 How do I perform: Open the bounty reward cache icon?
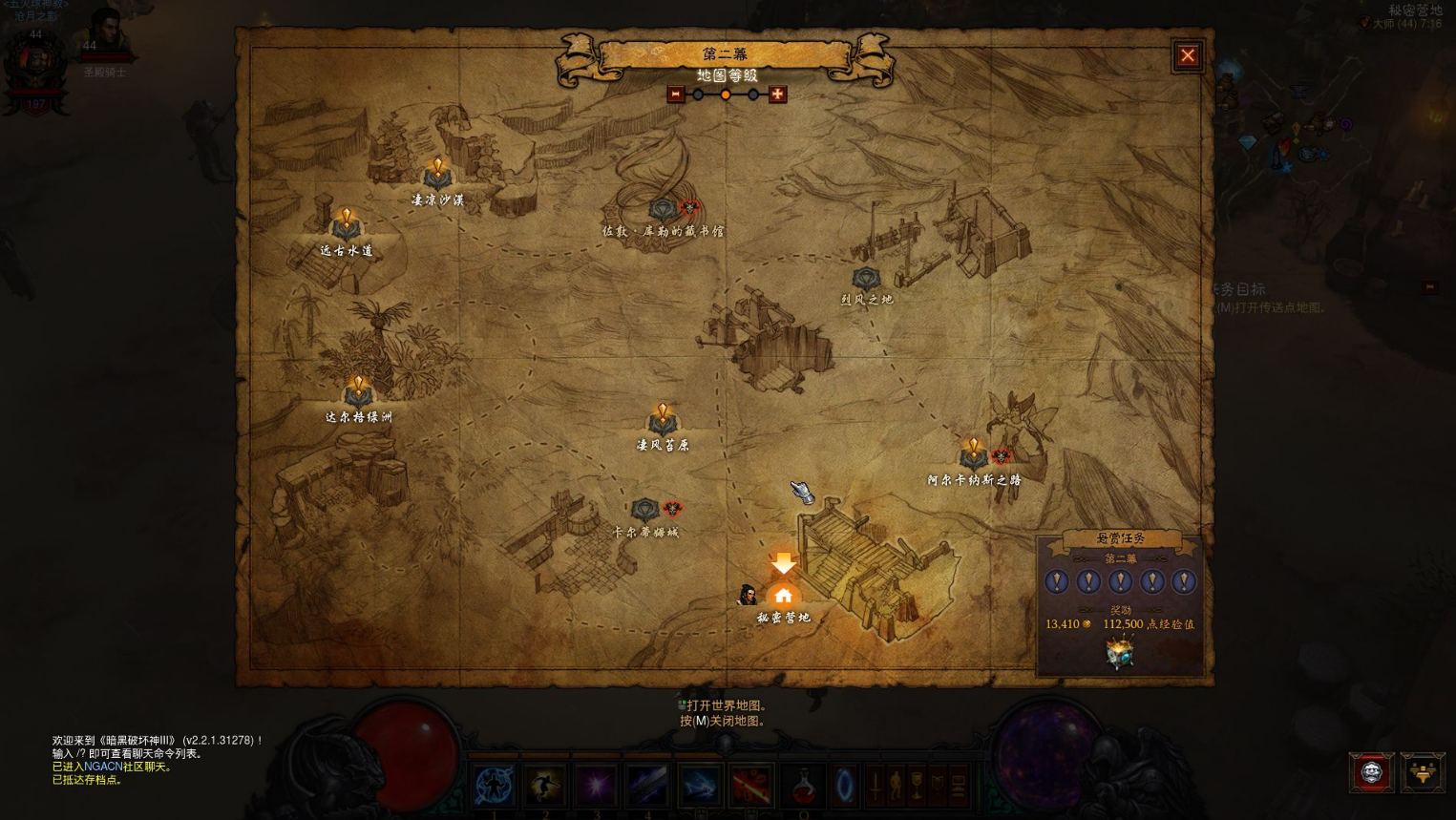(x=1119, y=653)
